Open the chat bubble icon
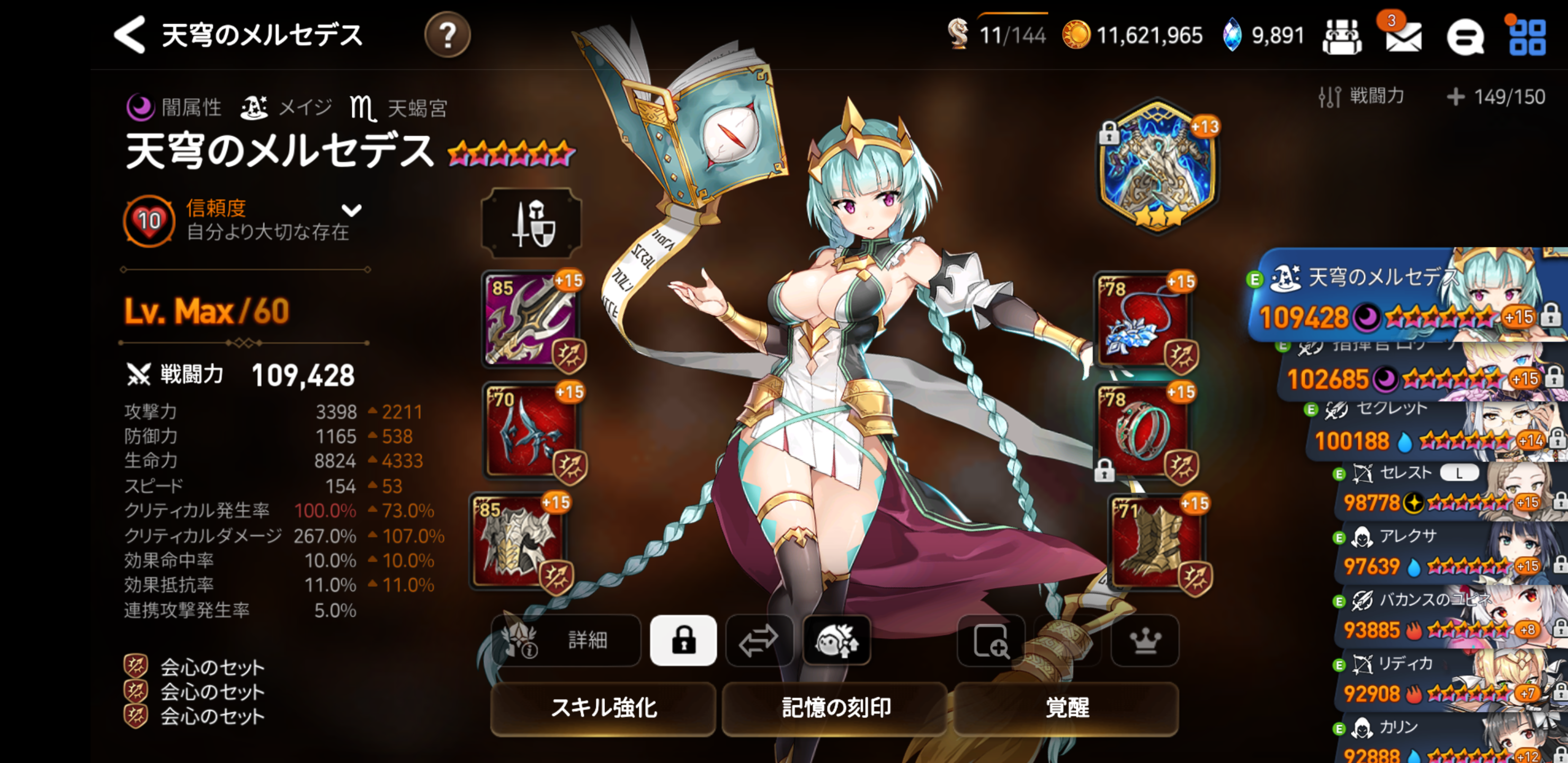This screenshot has width=1568, height=763. tap(1465, 37)
